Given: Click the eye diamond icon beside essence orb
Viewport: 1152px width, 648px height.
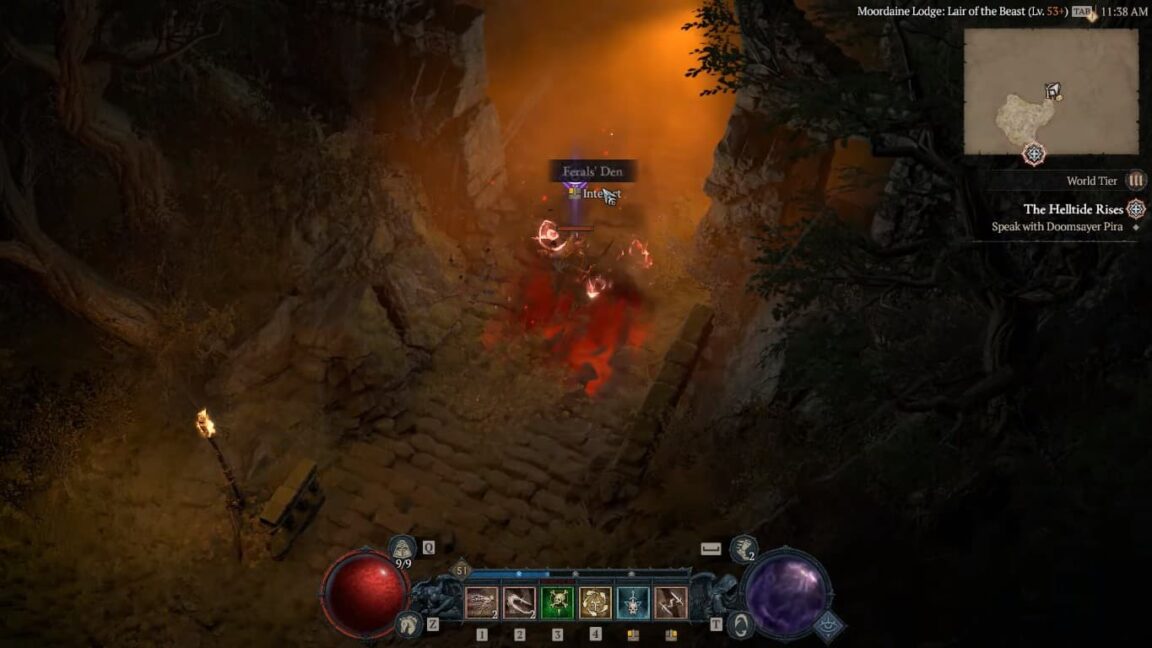Looking at the screenshot, I should (828, 625).
